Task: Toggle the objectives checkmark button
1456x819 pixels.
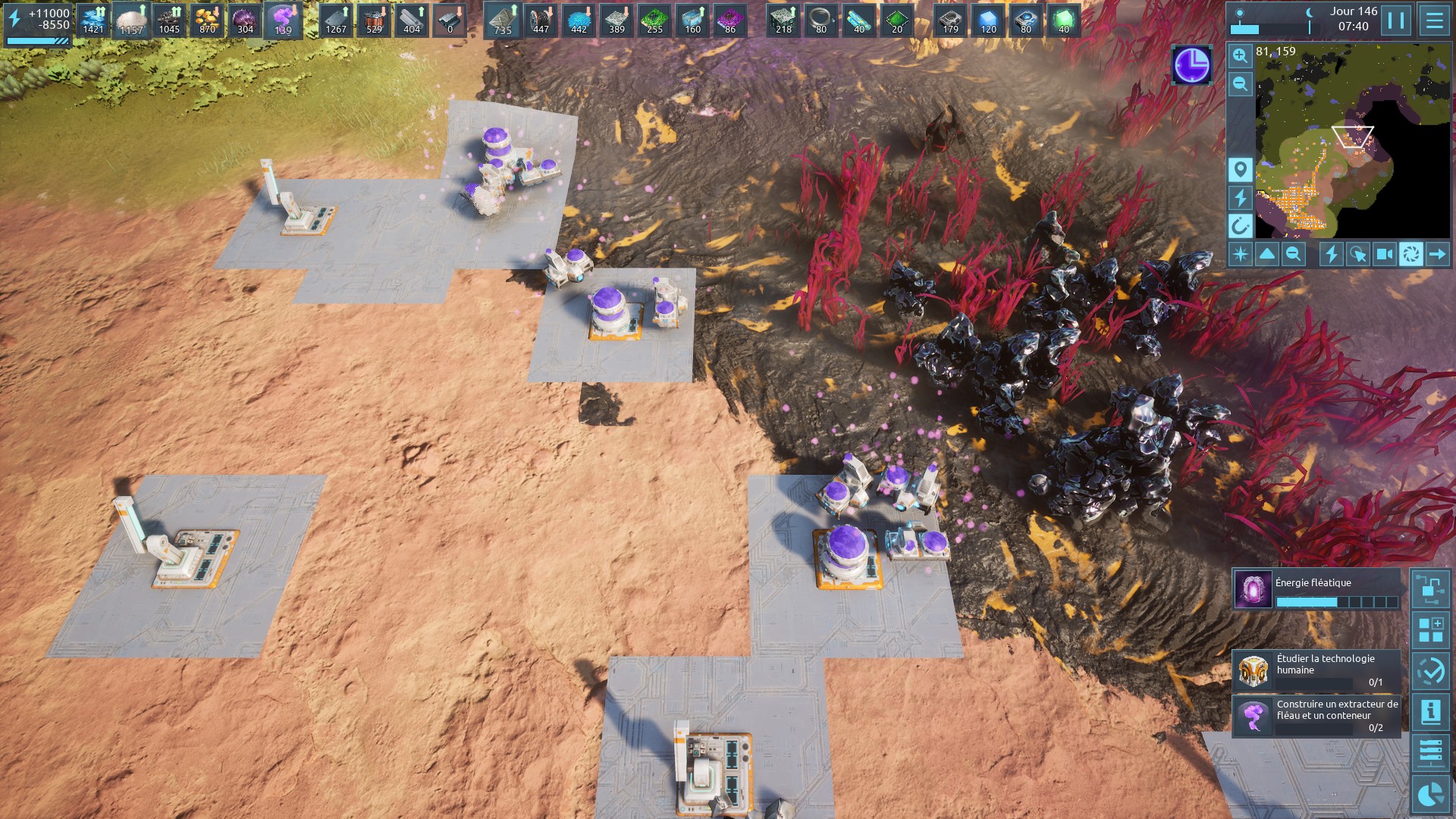Action: [x=1430, y=671]
